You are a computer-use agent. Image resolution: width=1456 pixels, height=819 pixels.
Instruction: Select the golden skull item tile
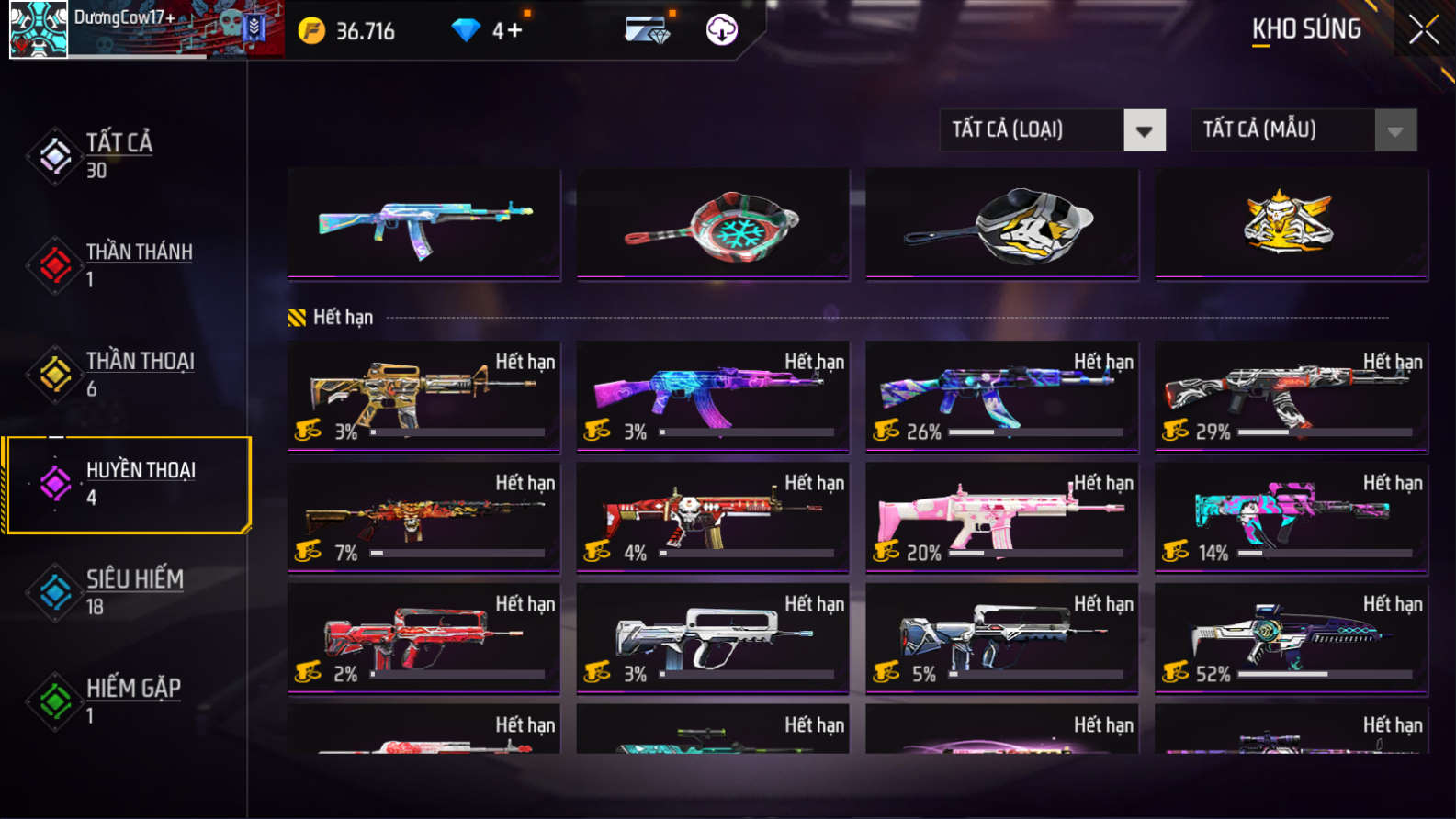(1291, 223)
